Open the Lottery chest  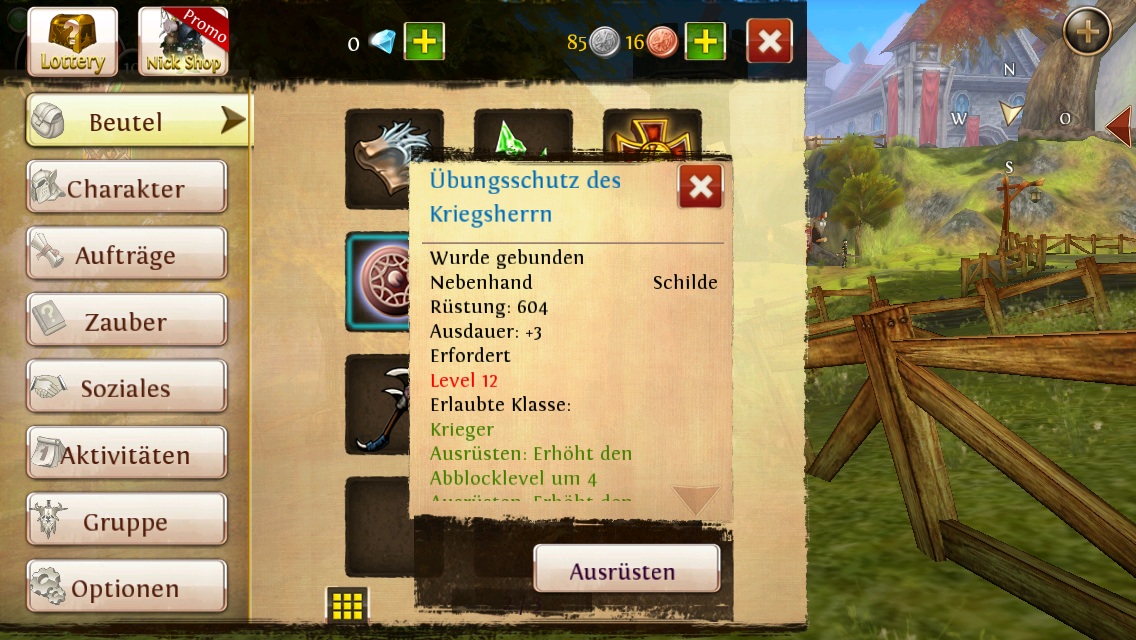click(72, 42)
